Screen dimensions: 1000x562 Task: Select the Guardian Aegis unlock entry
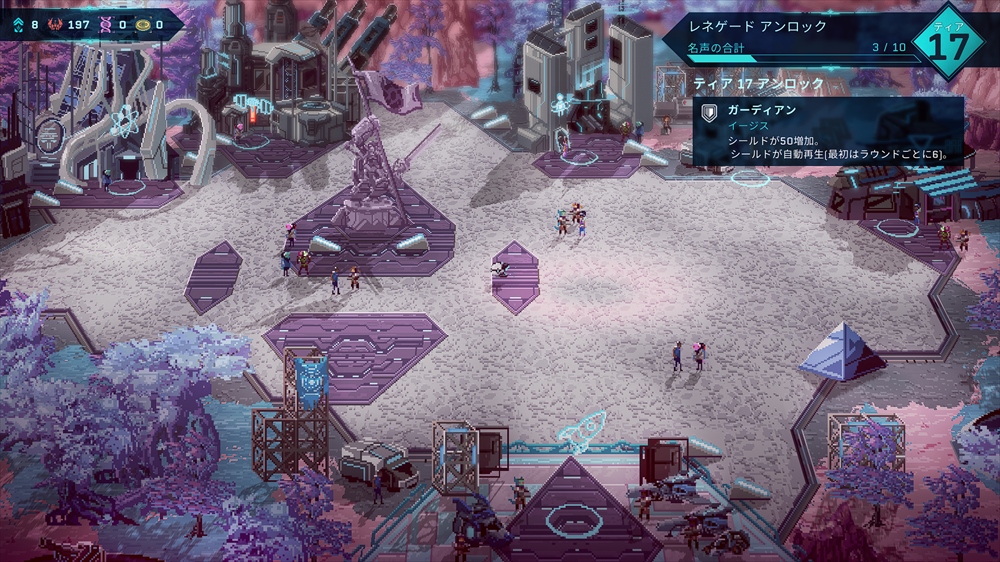pos(828,131)
